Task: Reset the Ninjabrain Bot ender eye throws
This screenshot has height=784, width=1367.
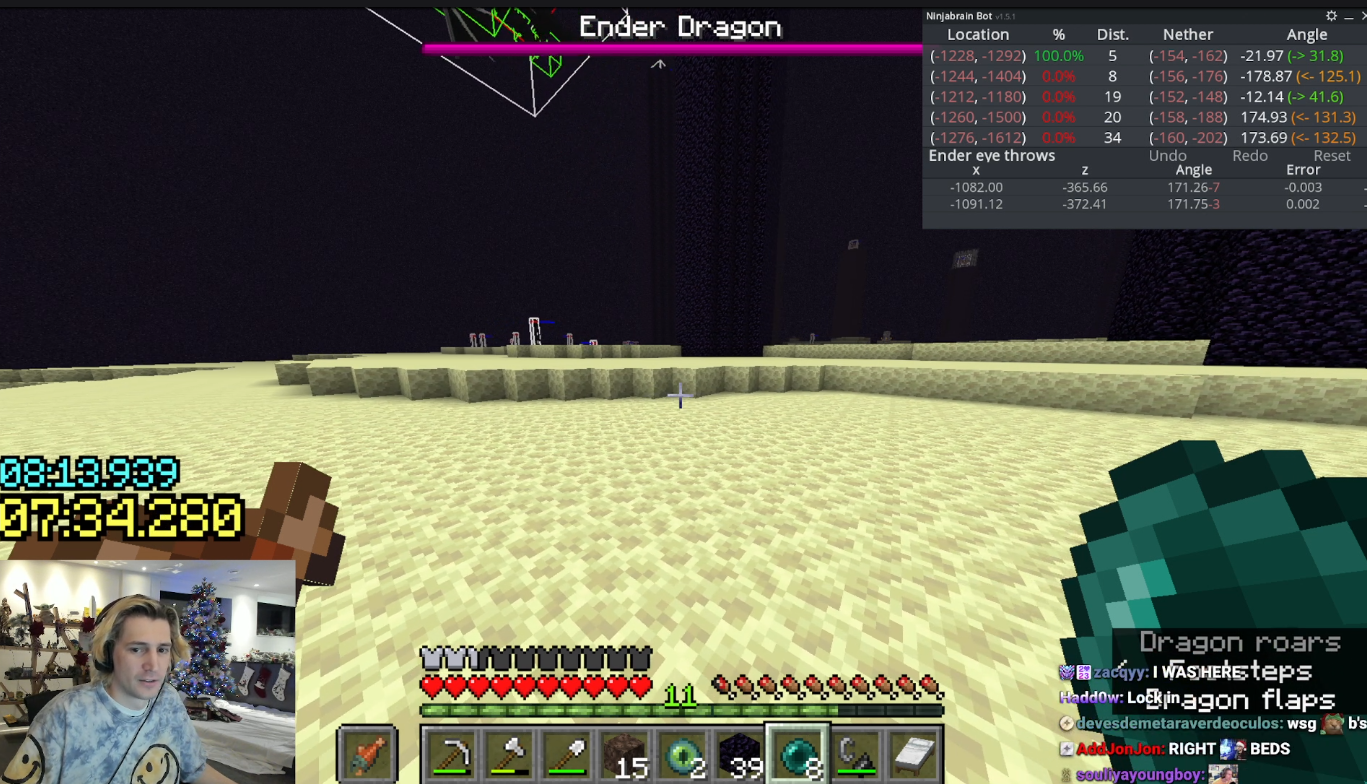Action: pyautogui.click(x=1331, y=156)
